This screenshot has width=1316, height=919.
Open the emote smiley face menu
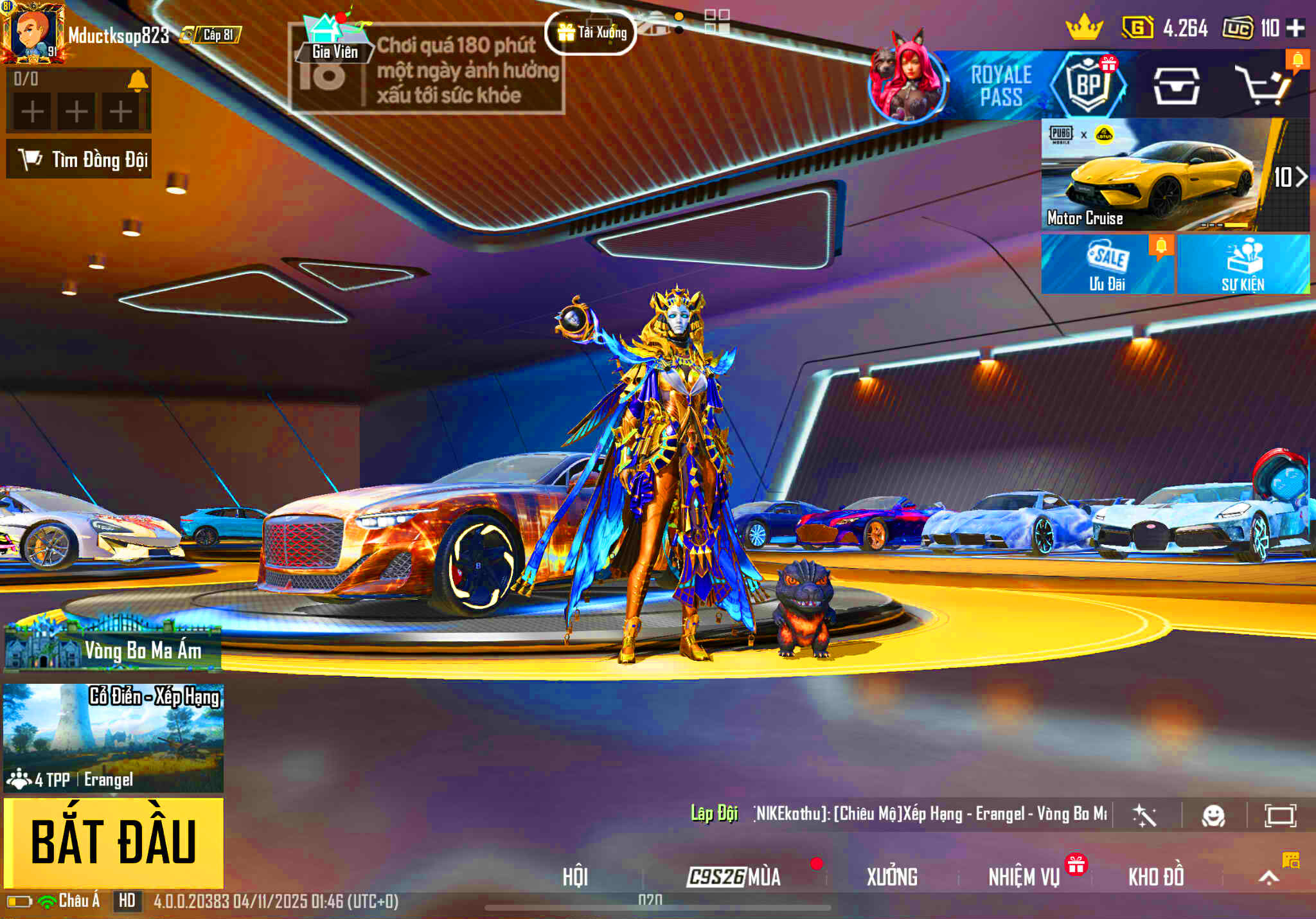tap(1213, 816)
